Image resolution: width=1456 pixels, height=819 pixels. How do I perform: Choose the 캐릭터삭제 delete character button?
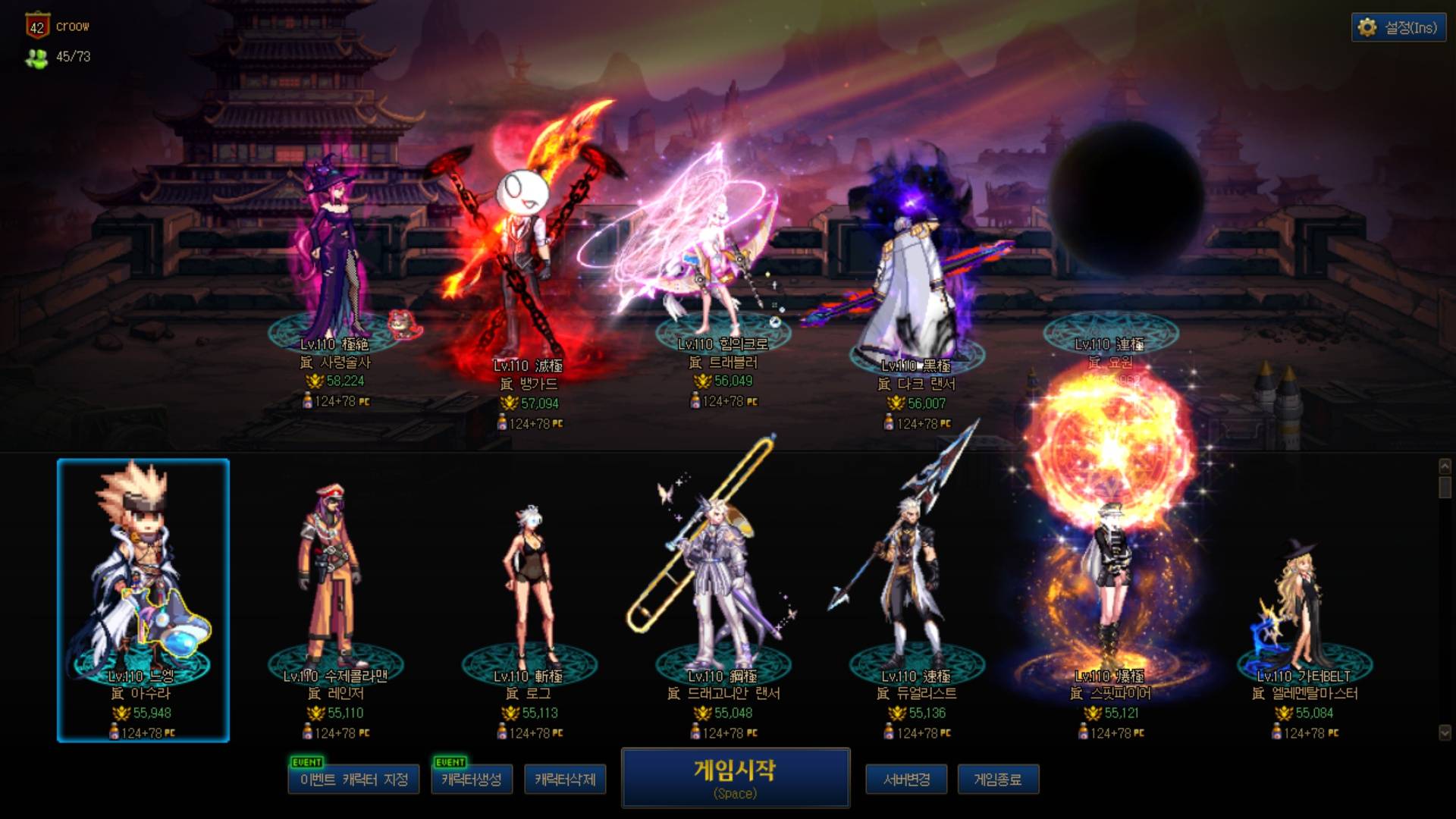click(565, 780)
